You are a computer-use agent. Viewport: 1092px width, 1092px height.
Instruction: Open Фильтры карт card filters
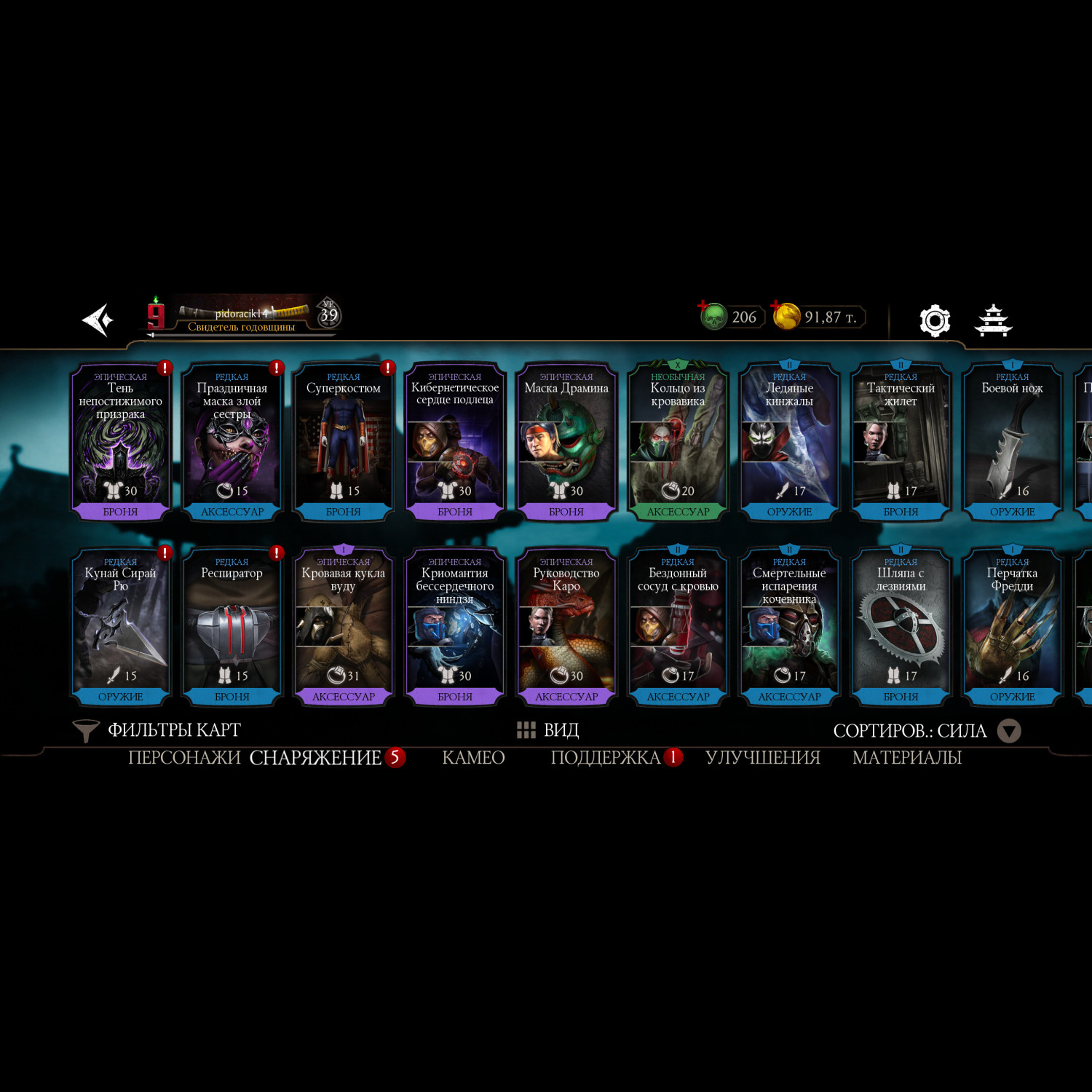[x=157, y=730]
